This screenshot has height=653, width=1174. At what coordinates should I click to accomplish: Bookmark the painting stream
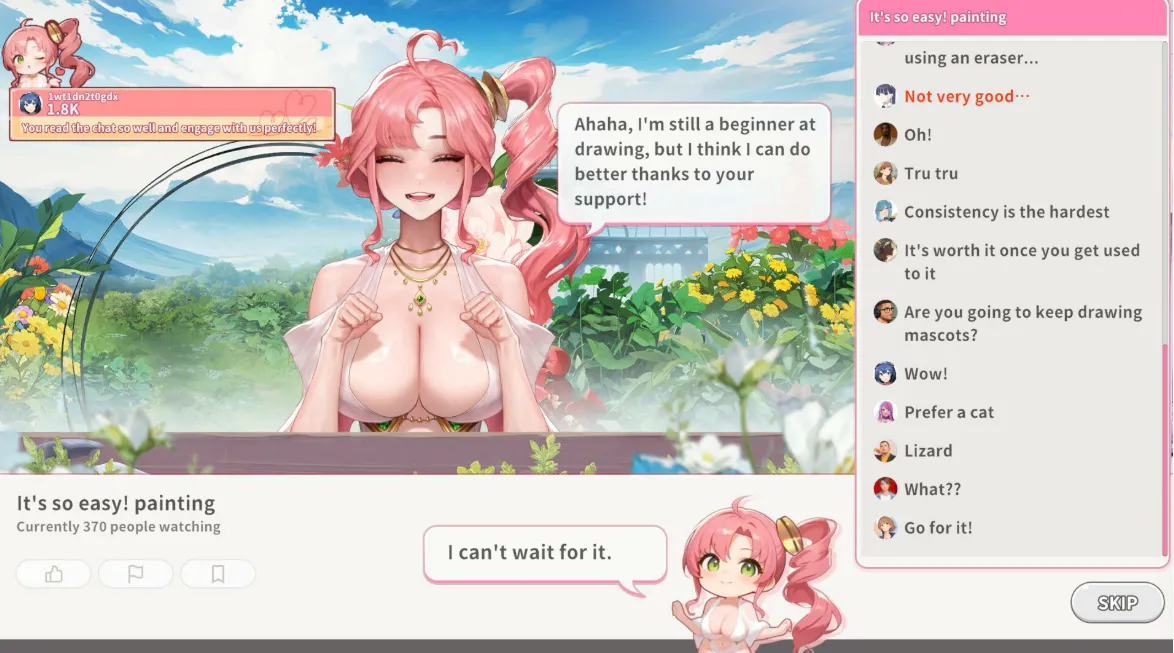coord(217,574)
